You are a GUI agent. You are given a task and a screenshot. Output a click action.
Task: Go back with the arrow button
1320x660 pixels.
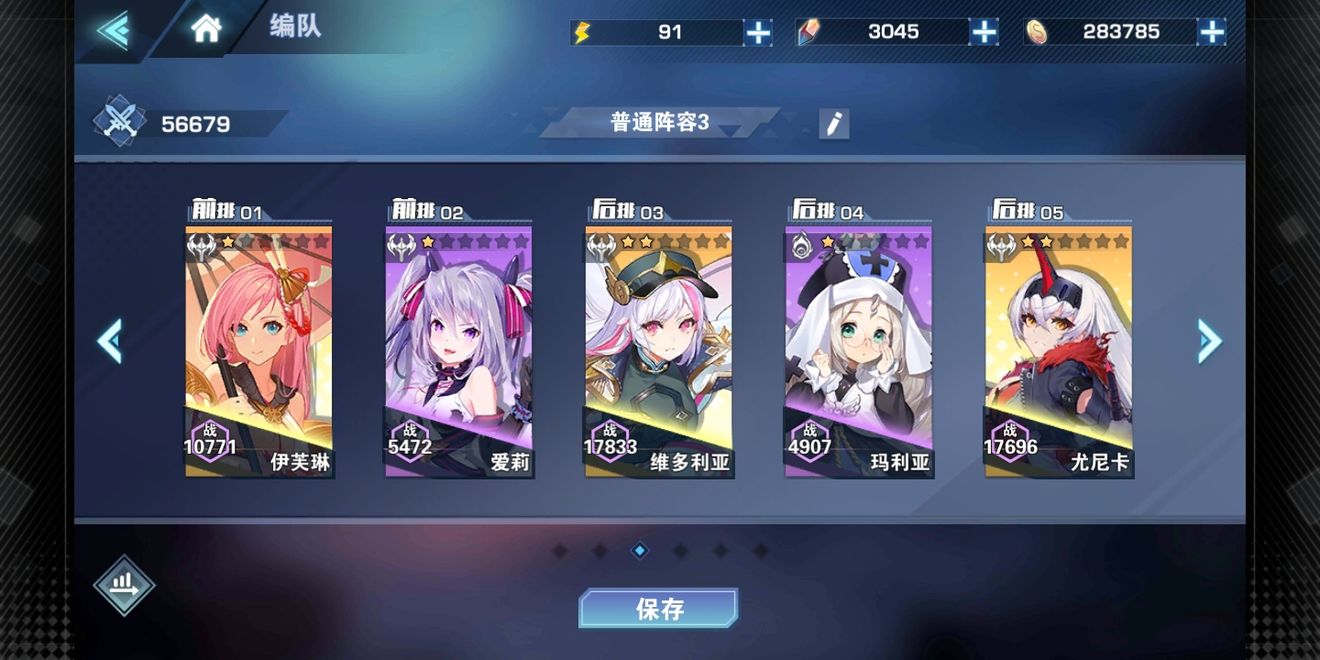click(113, 30)
